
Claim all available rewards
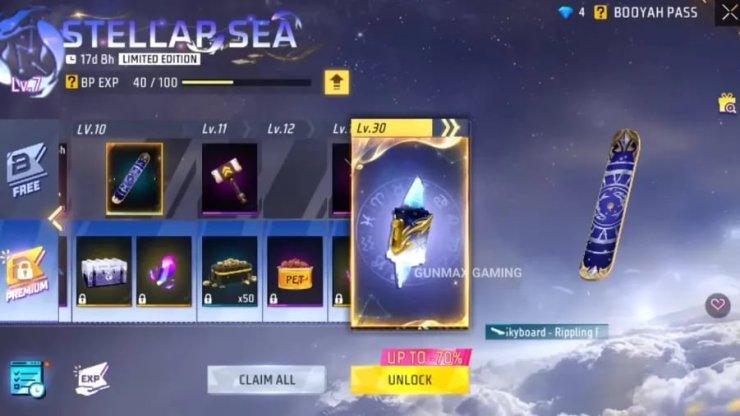click(x=266, y=380)
